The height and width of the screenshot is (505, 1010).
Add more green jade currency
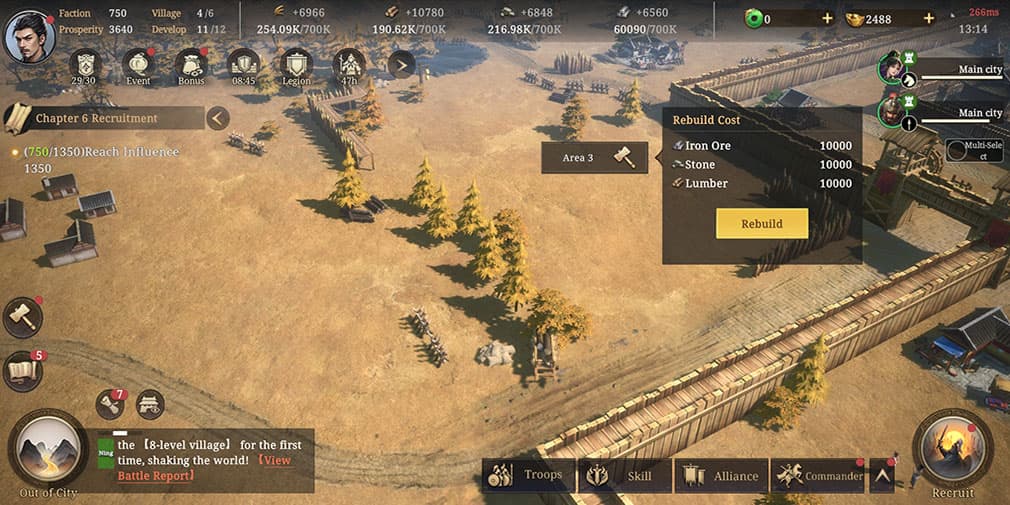(x=826, y=19)
